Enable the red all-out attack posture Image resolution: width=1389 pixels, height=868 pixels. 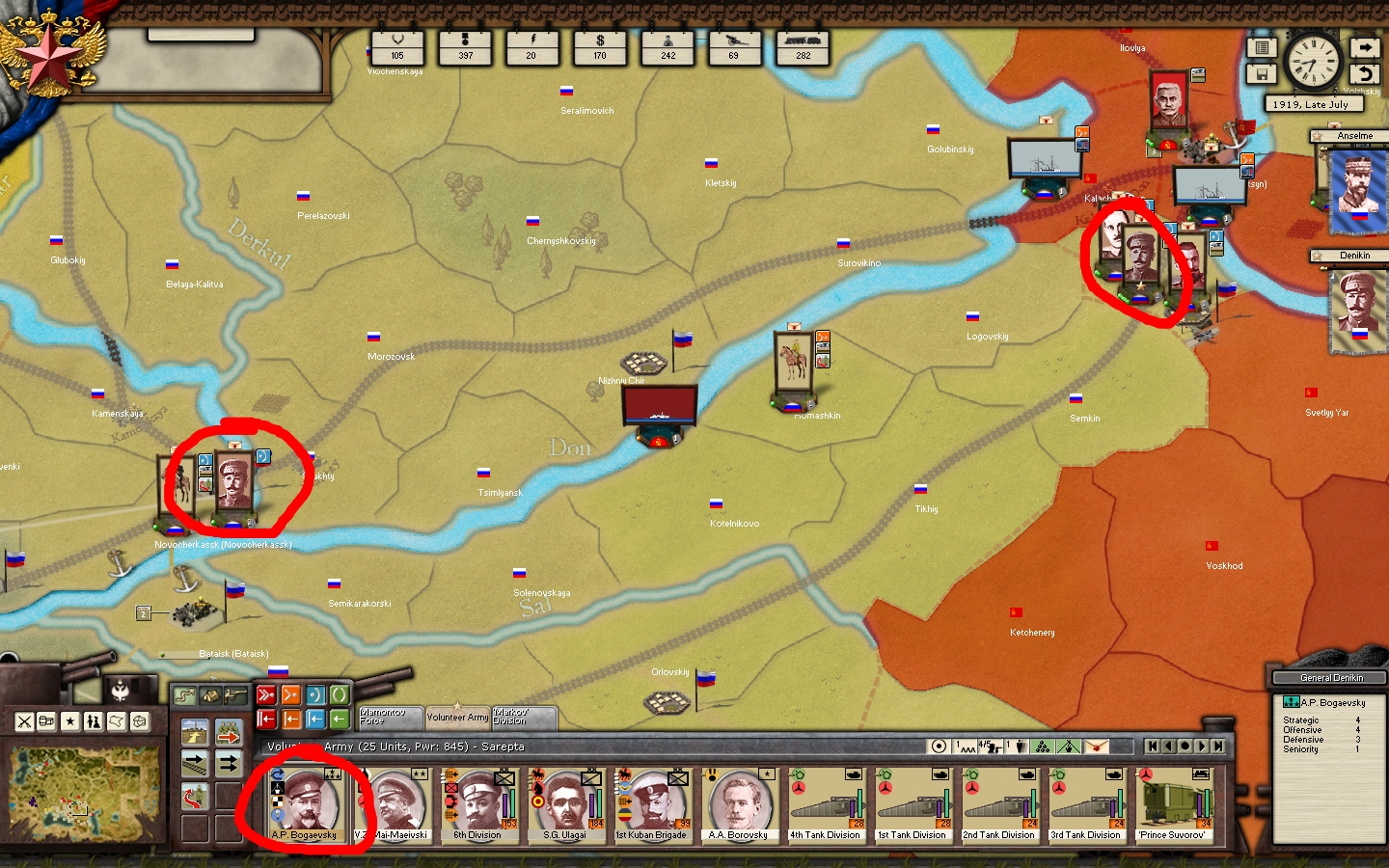click(x=266, y=694)
